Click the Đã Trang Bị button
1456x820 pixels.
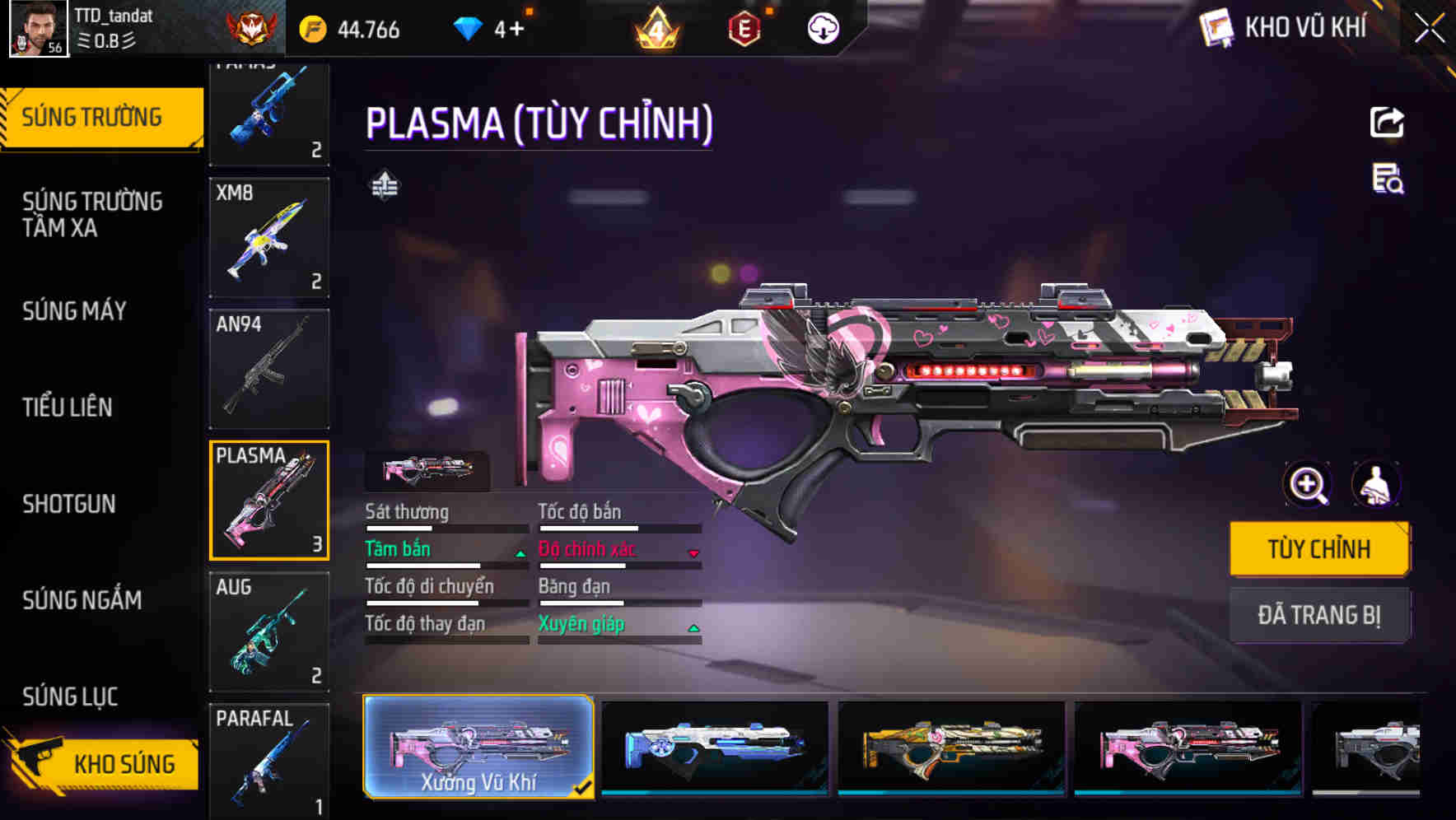pos(1319,614)
